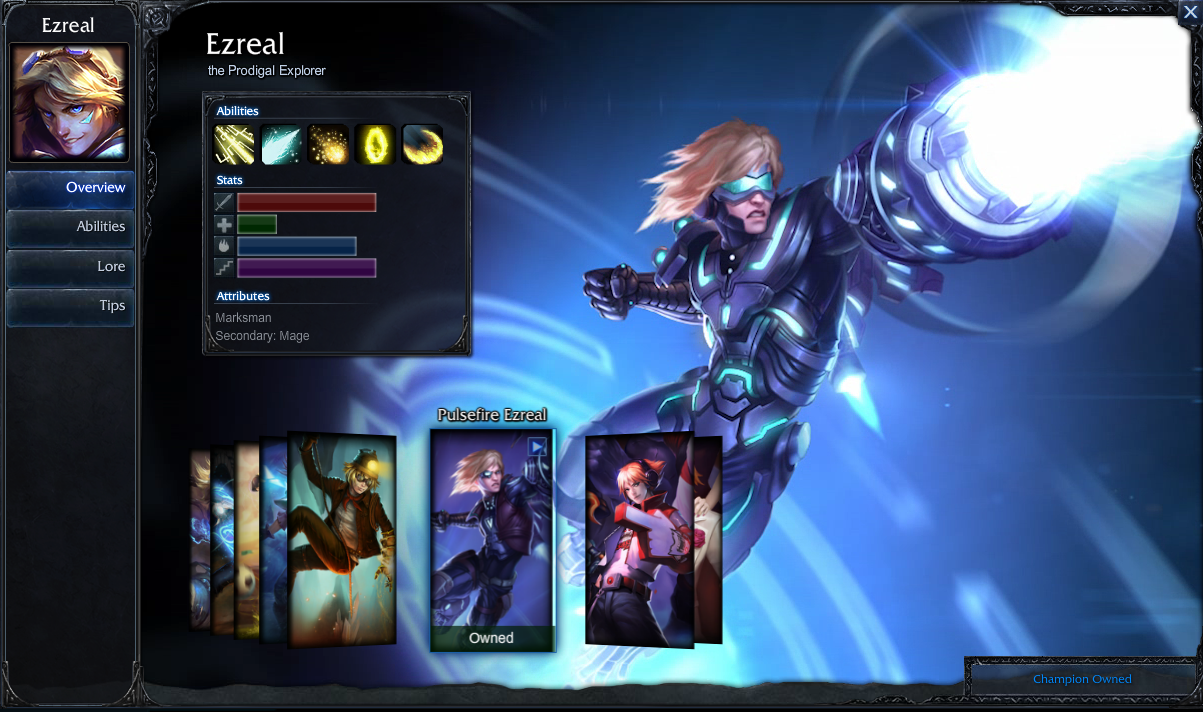Image resolution: width=1203 pixels, height=712 pixels.
Task: Click the Arcane Shift ability icon
Action: point(375,145)
